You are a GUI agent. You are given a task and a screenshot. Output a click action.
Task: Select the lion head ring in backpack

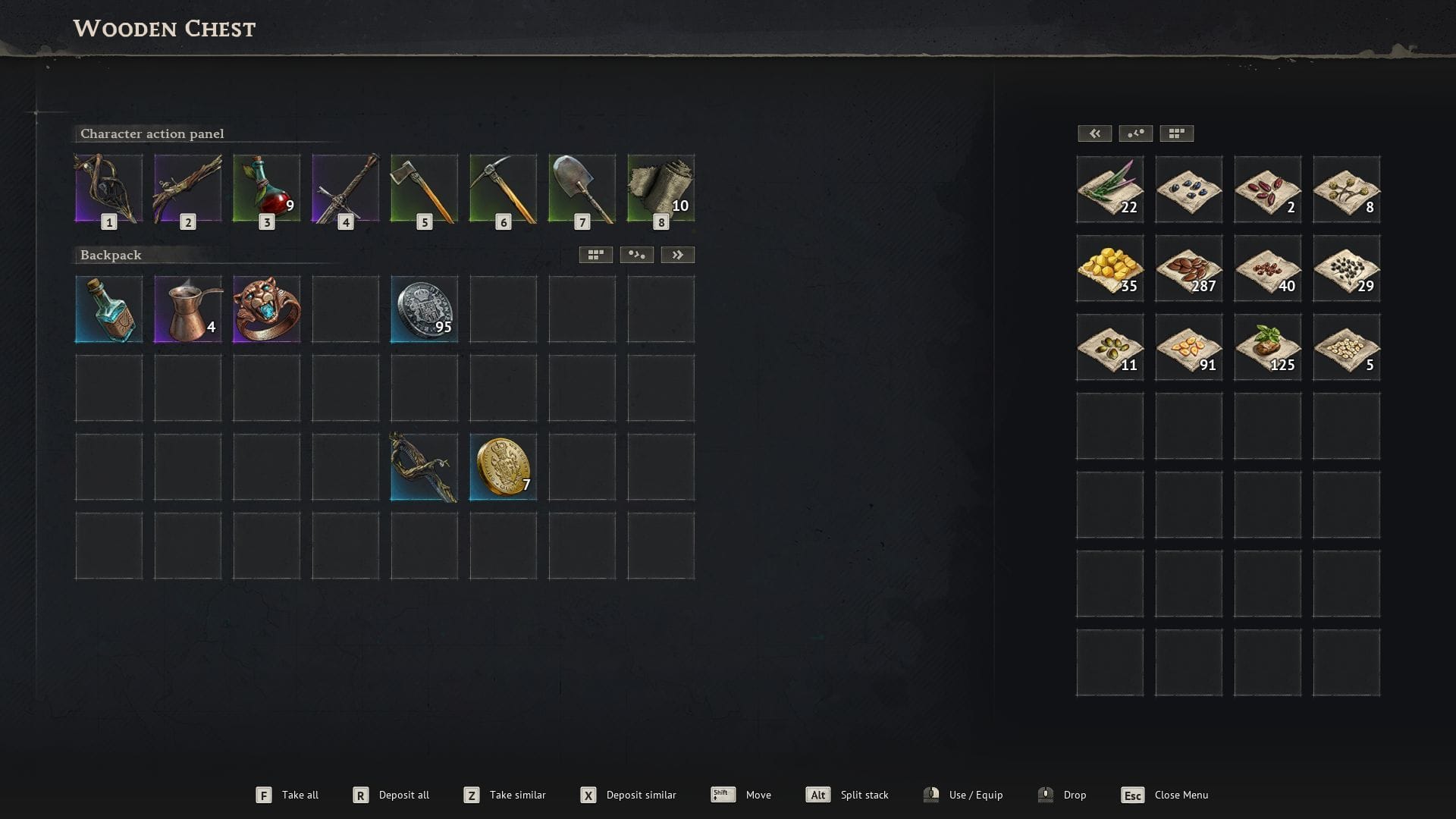point(266,309)
